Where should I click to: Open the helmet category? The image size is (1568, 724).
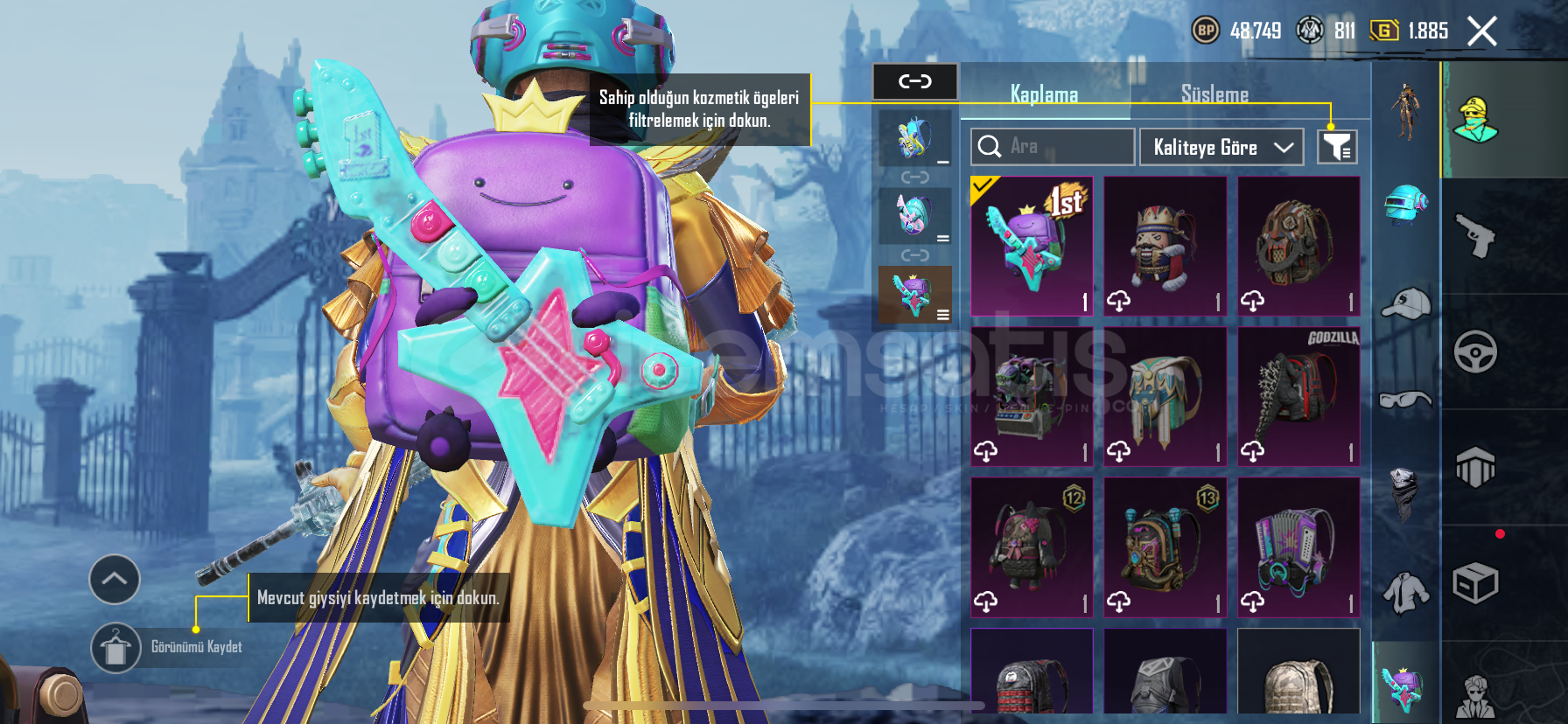click(x=1405, y=204)
